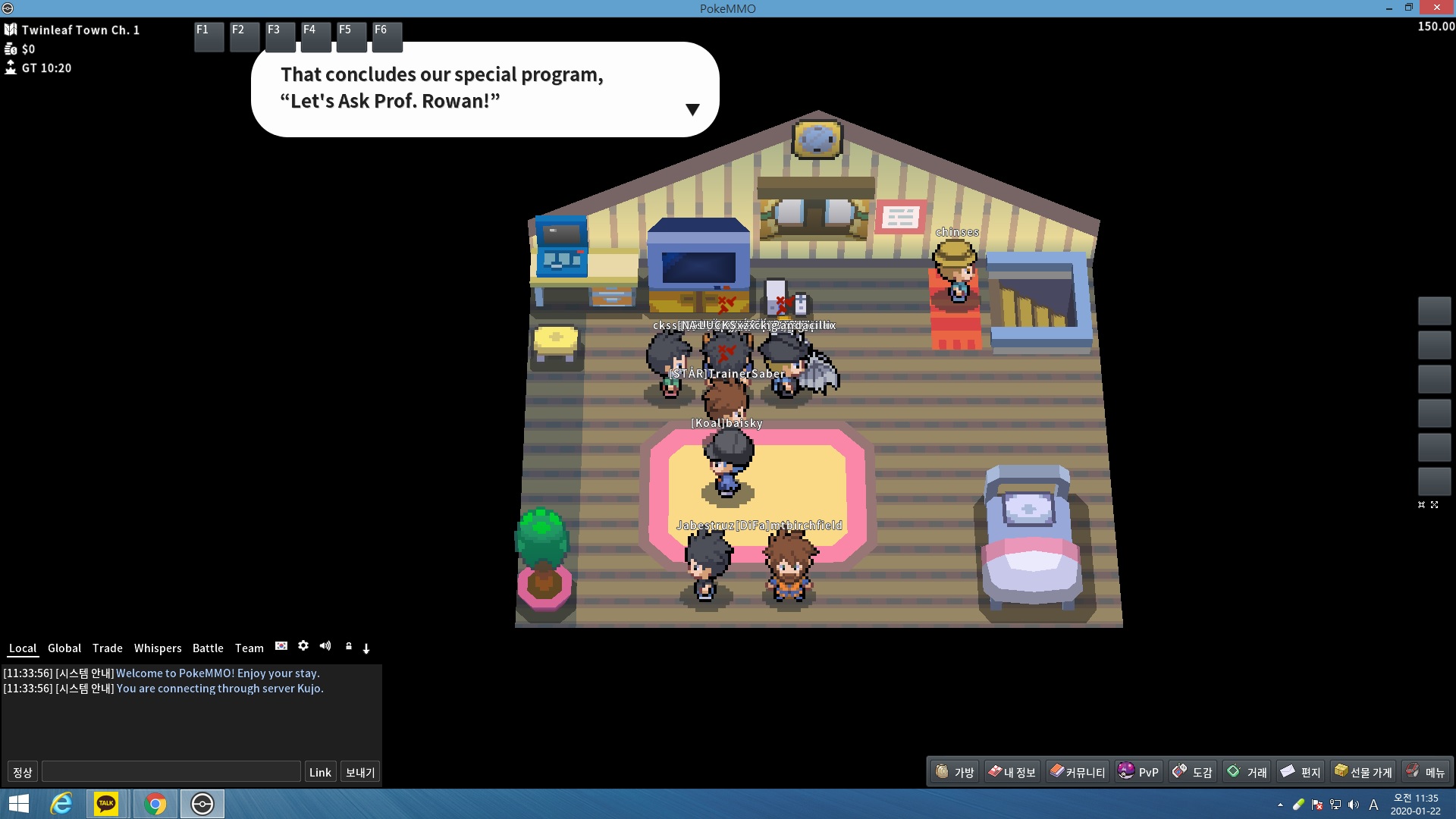The image size is (1456, 819).
Task: Click the chat message input field
Action: click(171, 772)
